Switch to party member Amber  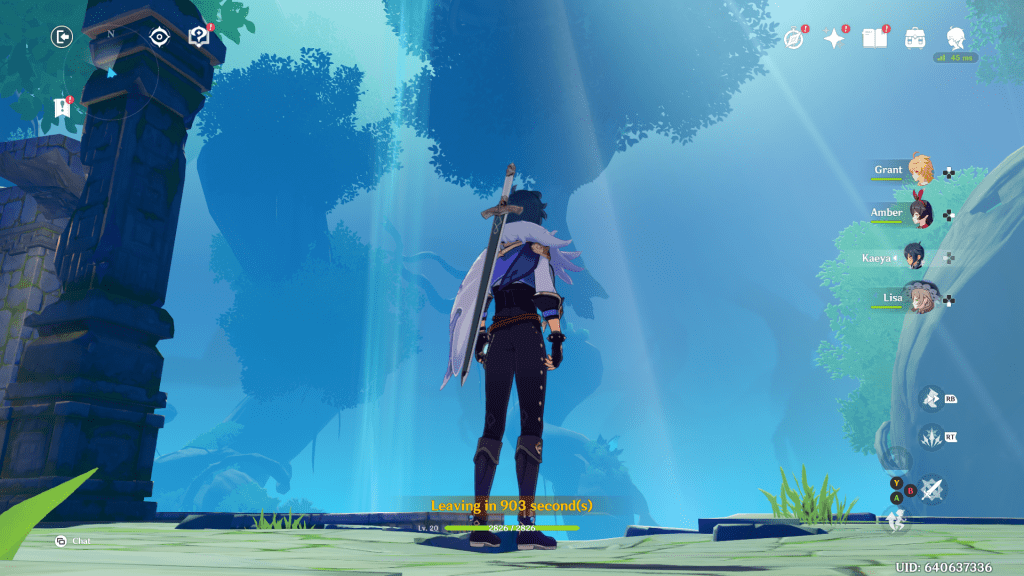(x=919, y=213)
